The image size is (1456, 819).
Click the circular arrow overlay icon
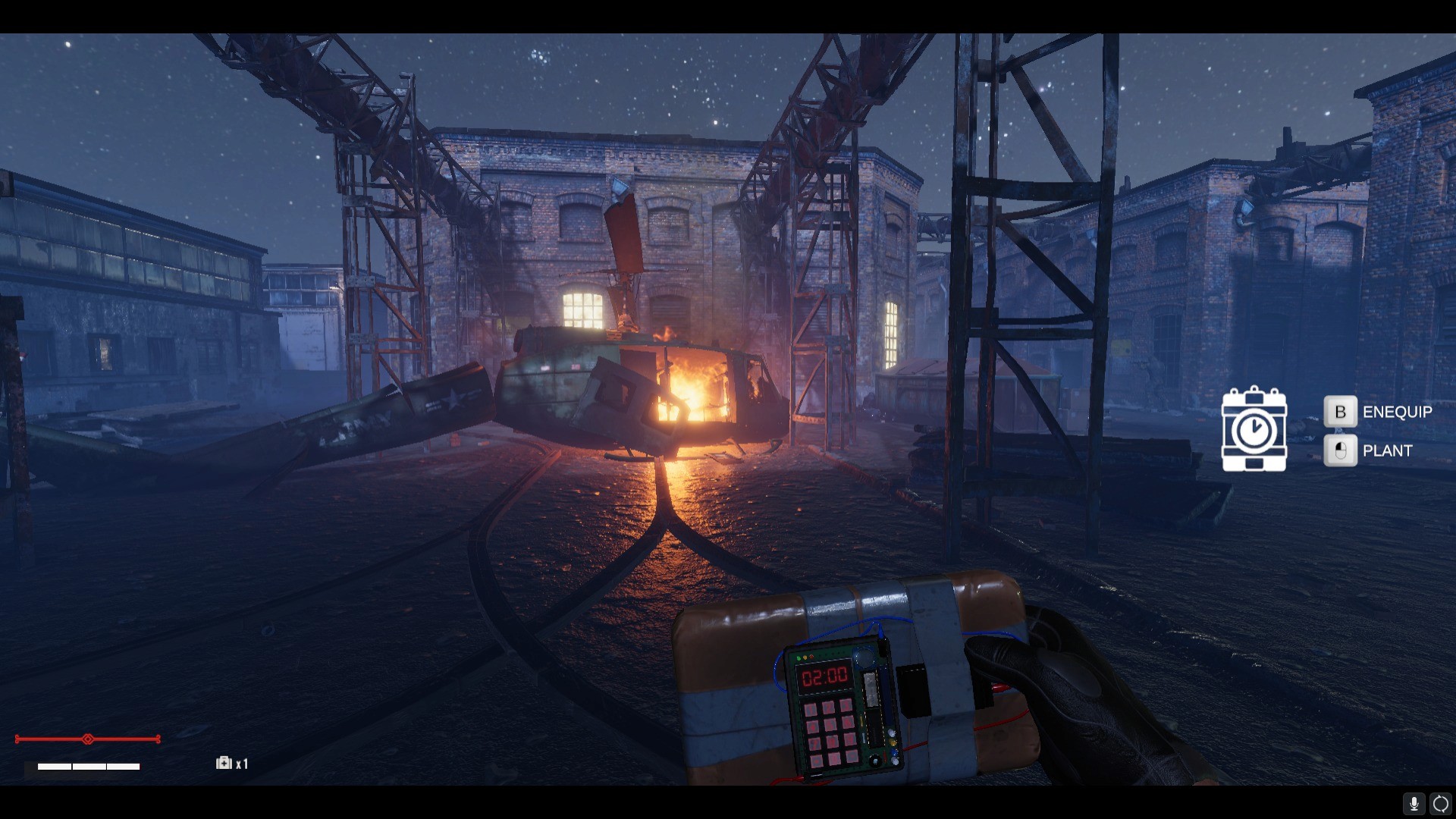[x=1440, y=803]
